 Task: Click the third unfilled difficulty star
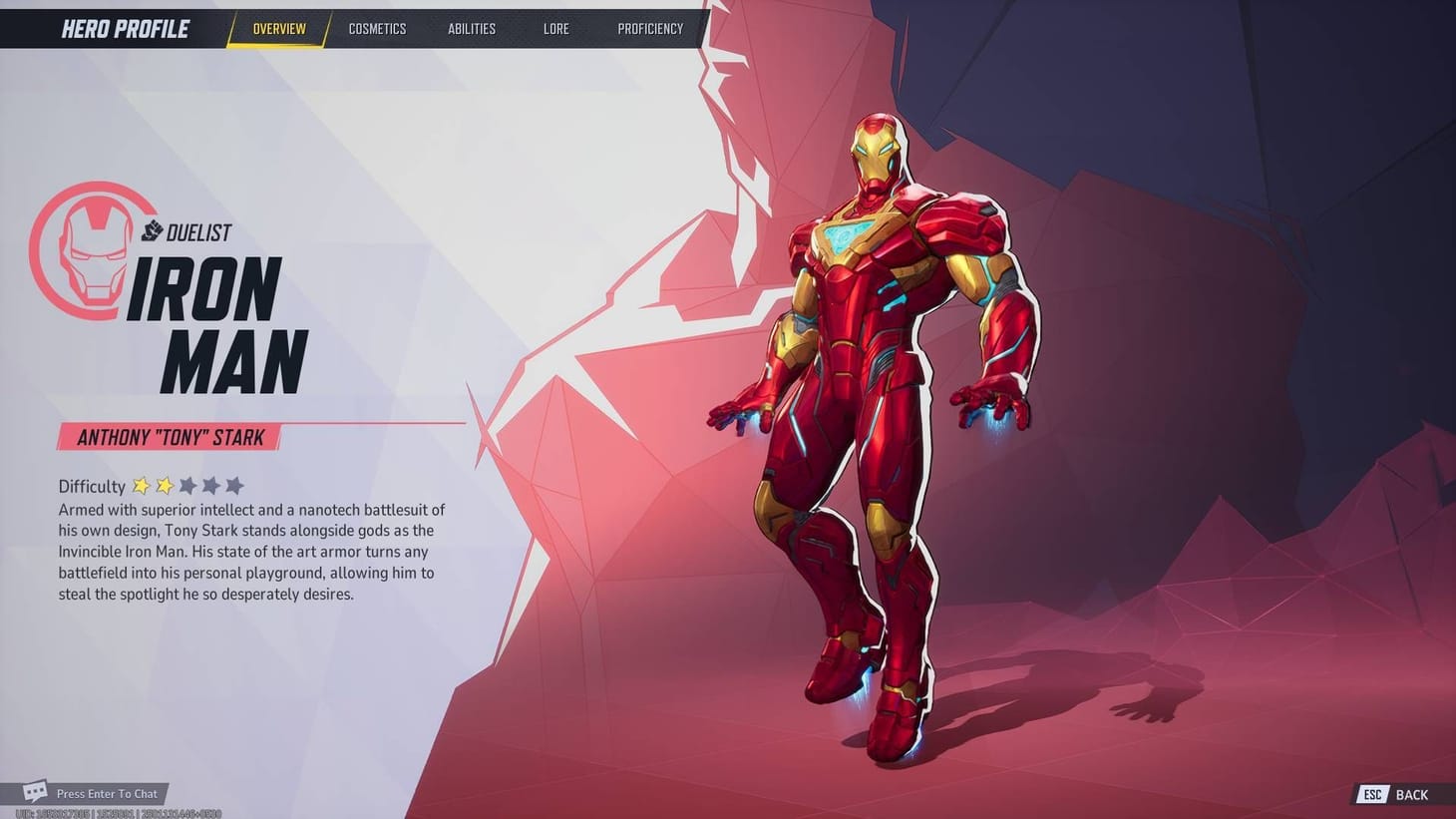click(x=187, y=485)
